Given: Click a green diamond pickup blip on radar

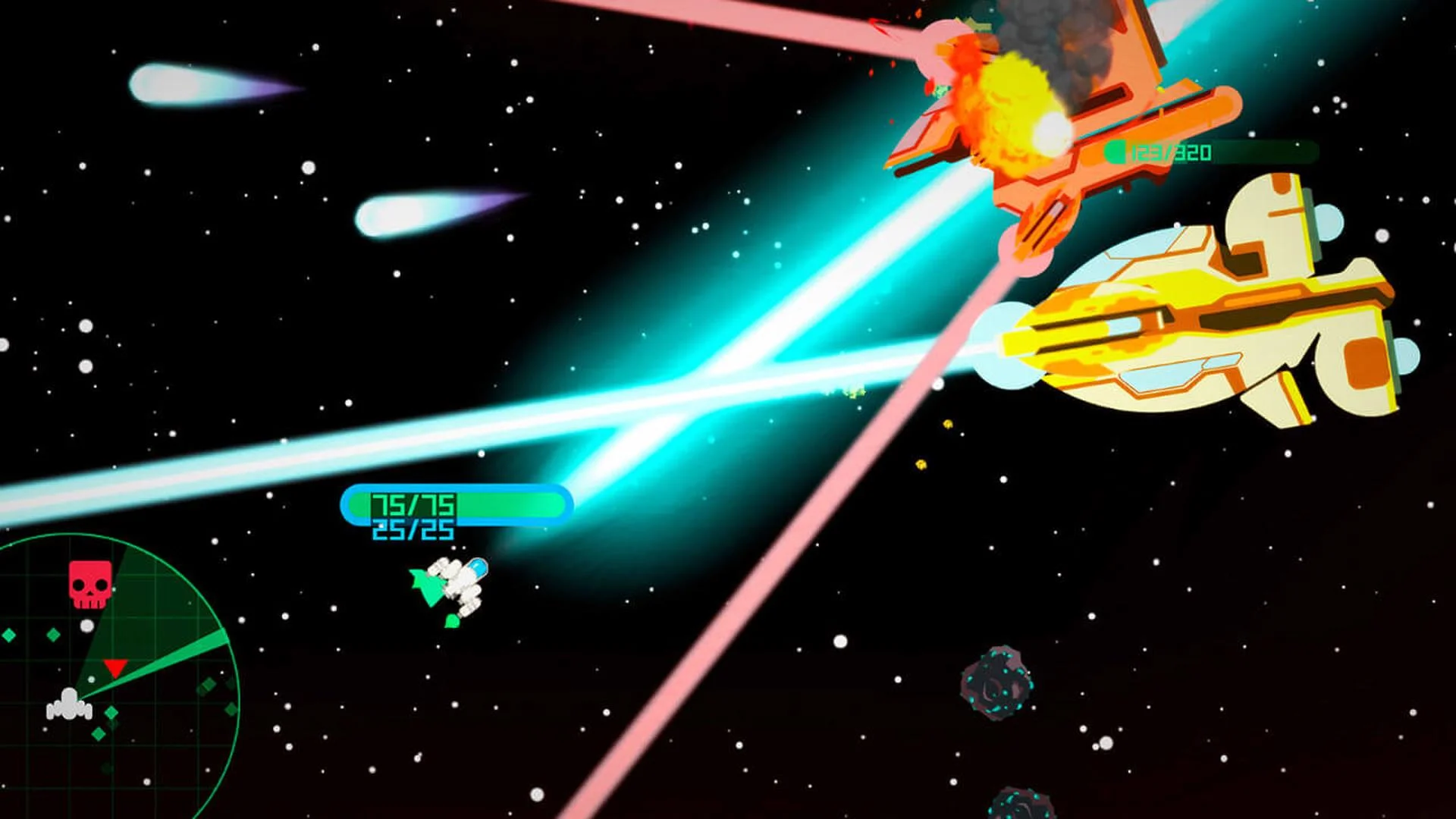Looking at the screenshot, I should click(53, 633).
